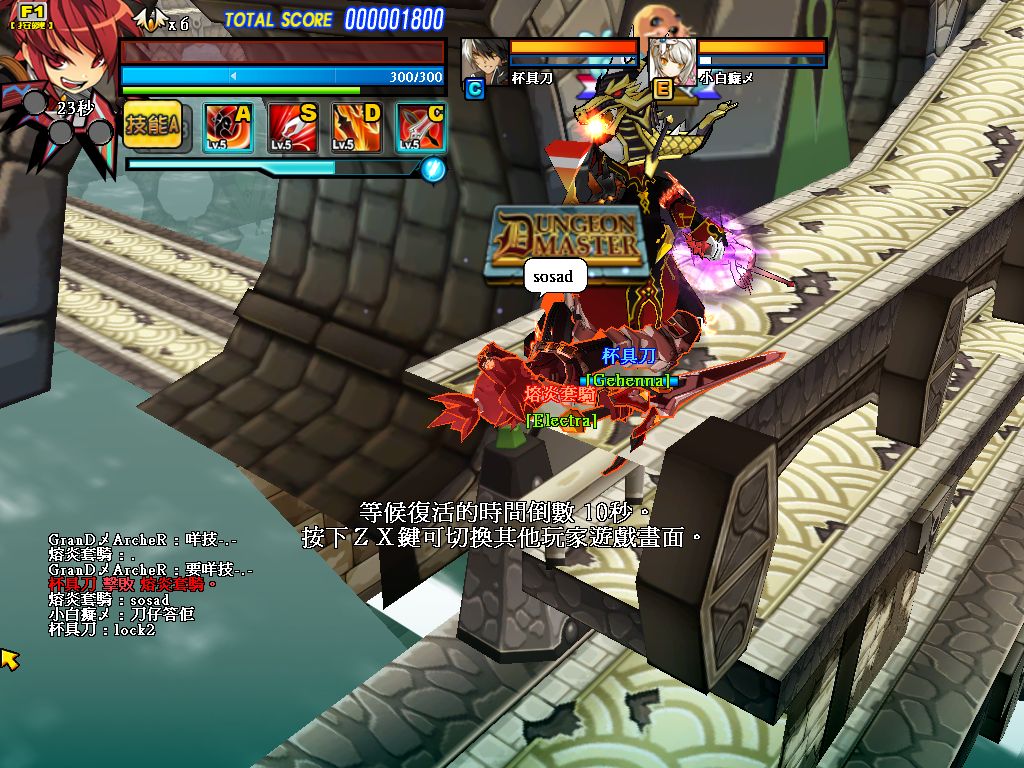Viewport: 1024px width, 768px height.
Task: Open the chat log message area
Action: click(150, 585)
